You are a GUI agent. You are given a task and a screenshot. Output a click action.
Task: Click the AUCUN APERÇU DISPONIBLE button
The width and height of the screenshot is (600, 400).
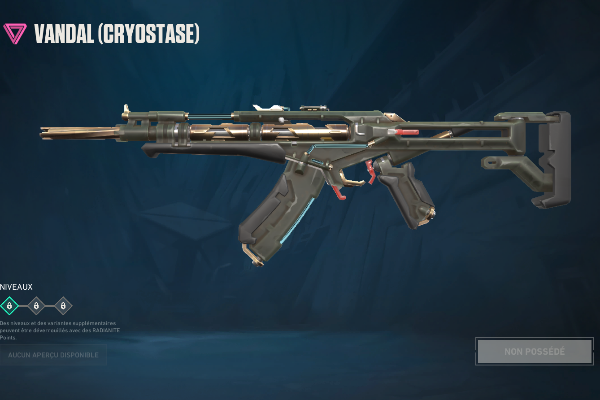pyautogui.click(x=52, y=353)
